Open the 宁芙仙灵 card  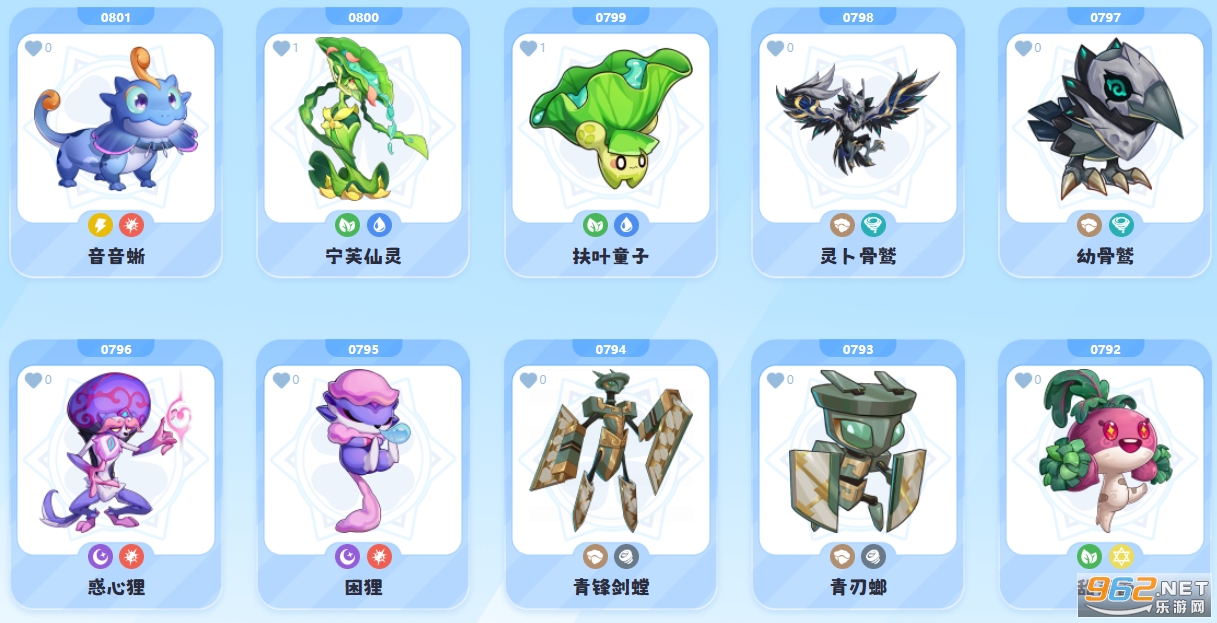click(x=363, y=130)
